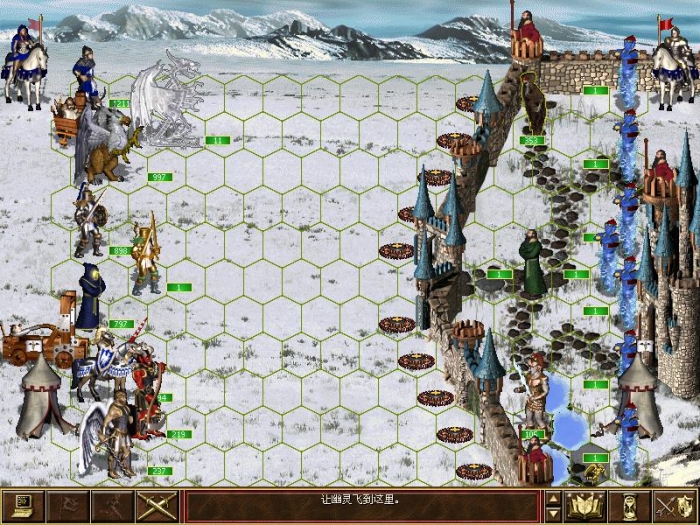Toggle auto-combat with the crossed swords button
The width and height of the screenshot is (700, 525).
pyautogui.click(x=156, y=505)
